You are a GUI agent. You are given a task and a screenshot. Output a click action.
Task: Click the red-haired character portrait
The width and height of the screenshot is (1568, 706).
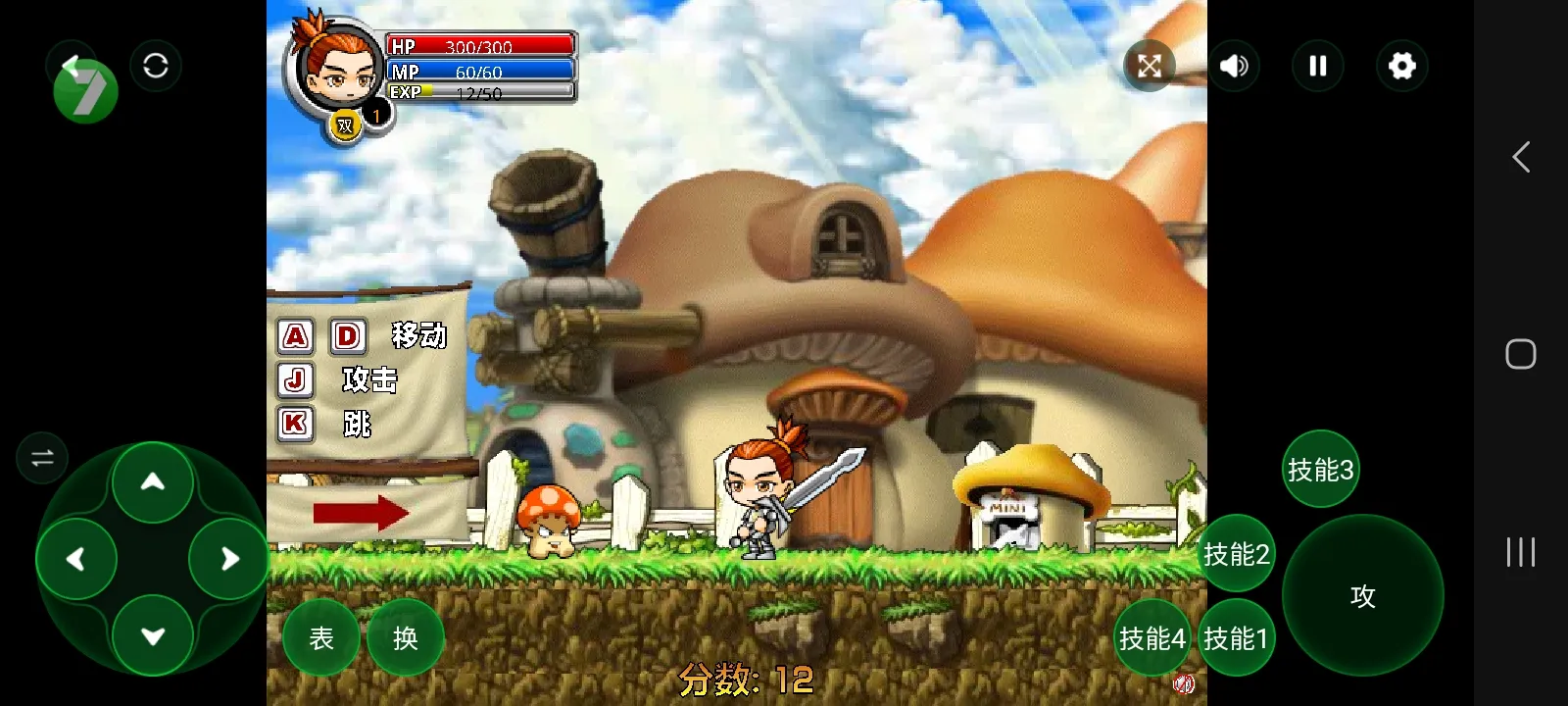click(x=335, y=67)
